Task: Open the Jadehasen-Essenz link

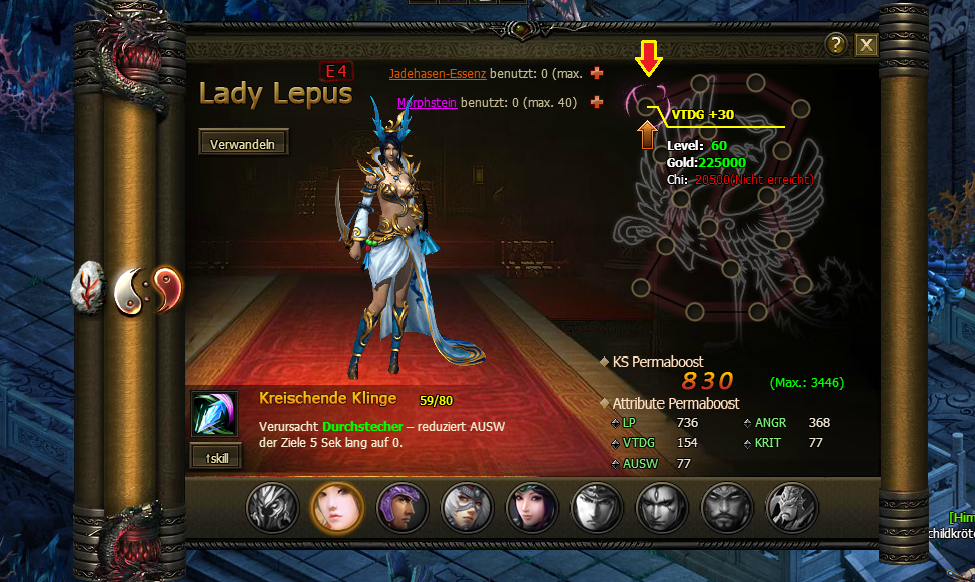Action: [437, 74]
